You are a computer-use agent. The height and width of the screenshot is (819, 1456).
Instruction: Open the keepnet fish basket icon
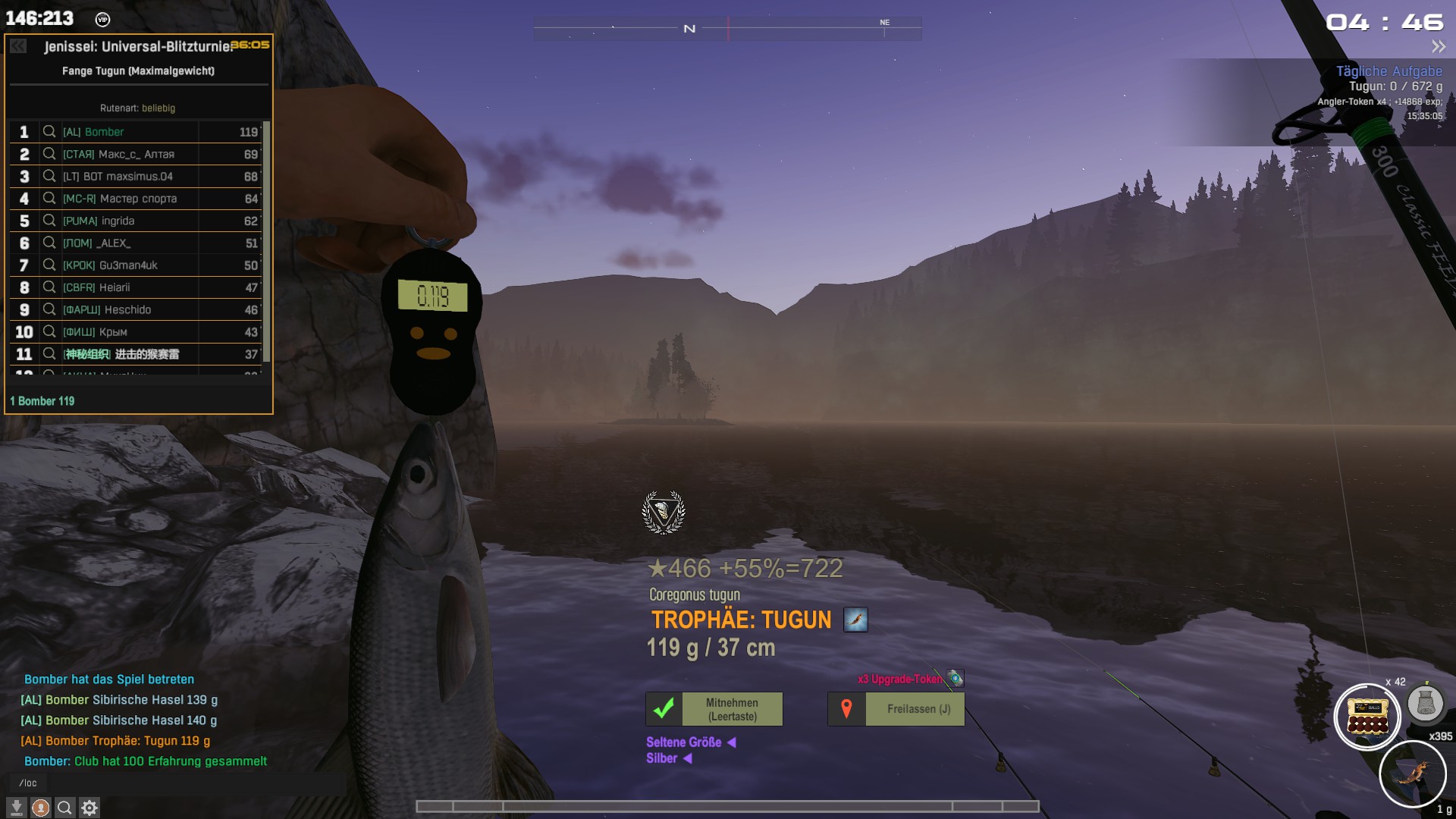click(1425, 703)
